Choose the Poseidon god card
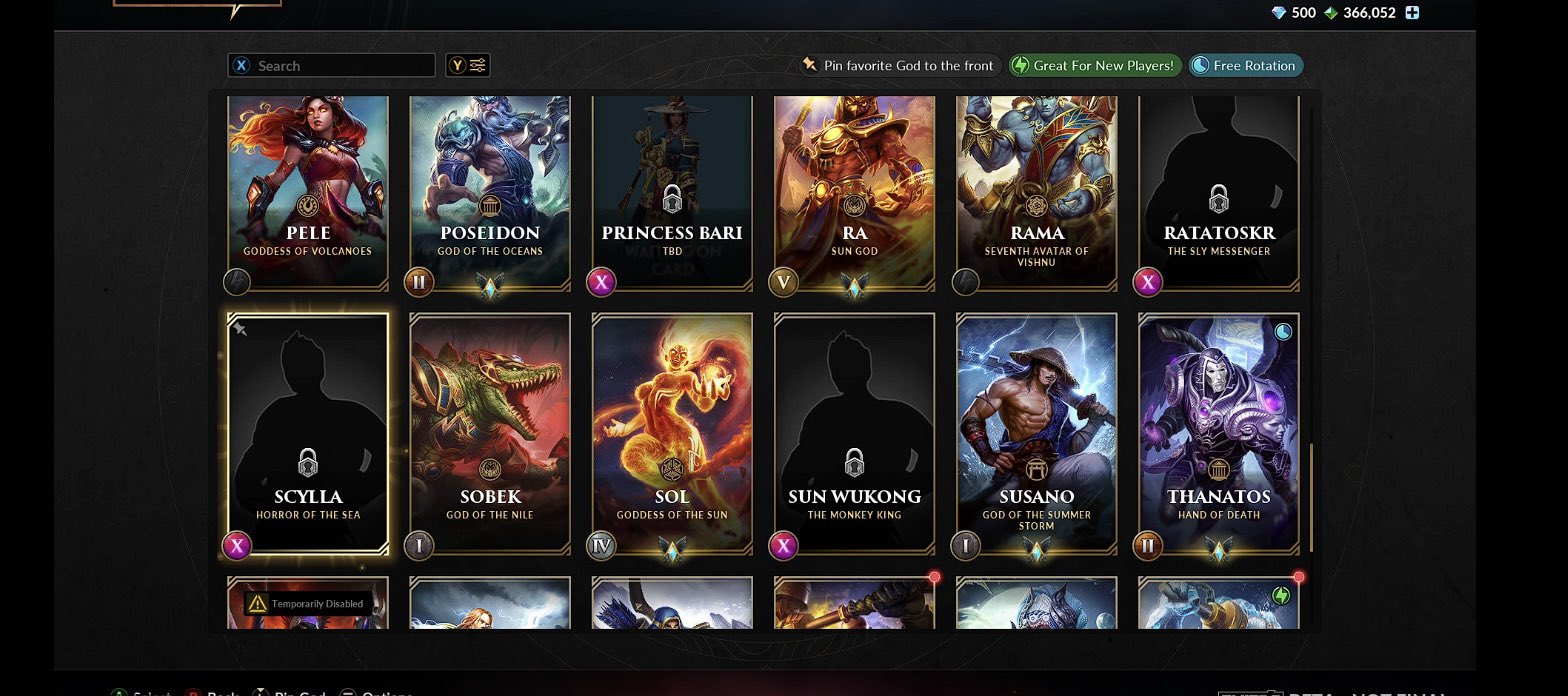Screen dimensions: 1568x696 [490, 190]
